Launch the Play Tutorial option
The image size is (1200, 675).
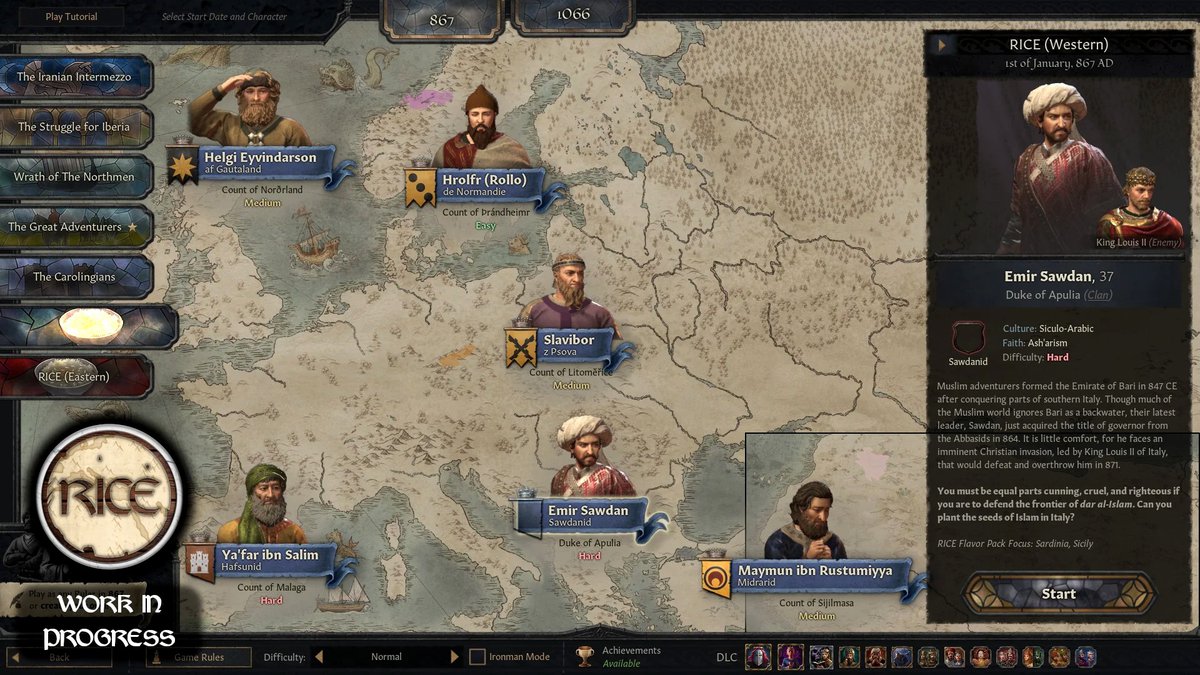(69, 17)
